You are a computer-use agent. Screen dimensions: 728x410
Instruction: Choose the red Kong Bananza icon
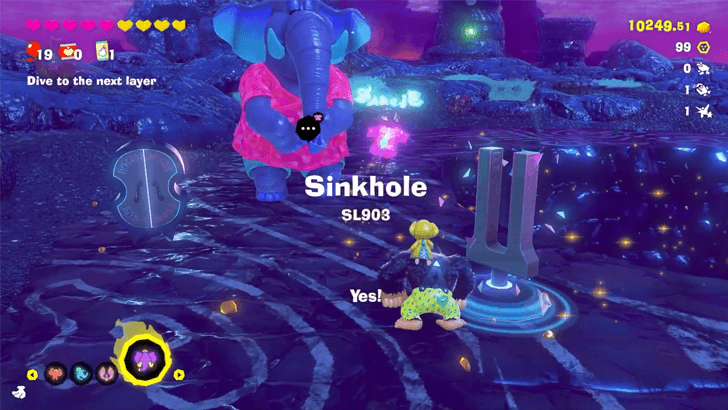tap(54, 375)
